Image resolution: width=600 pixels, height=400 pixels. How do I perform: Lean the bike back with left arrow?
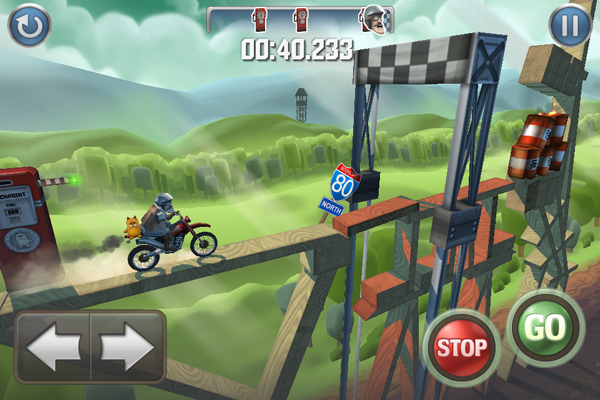click(x=53, y=347)
